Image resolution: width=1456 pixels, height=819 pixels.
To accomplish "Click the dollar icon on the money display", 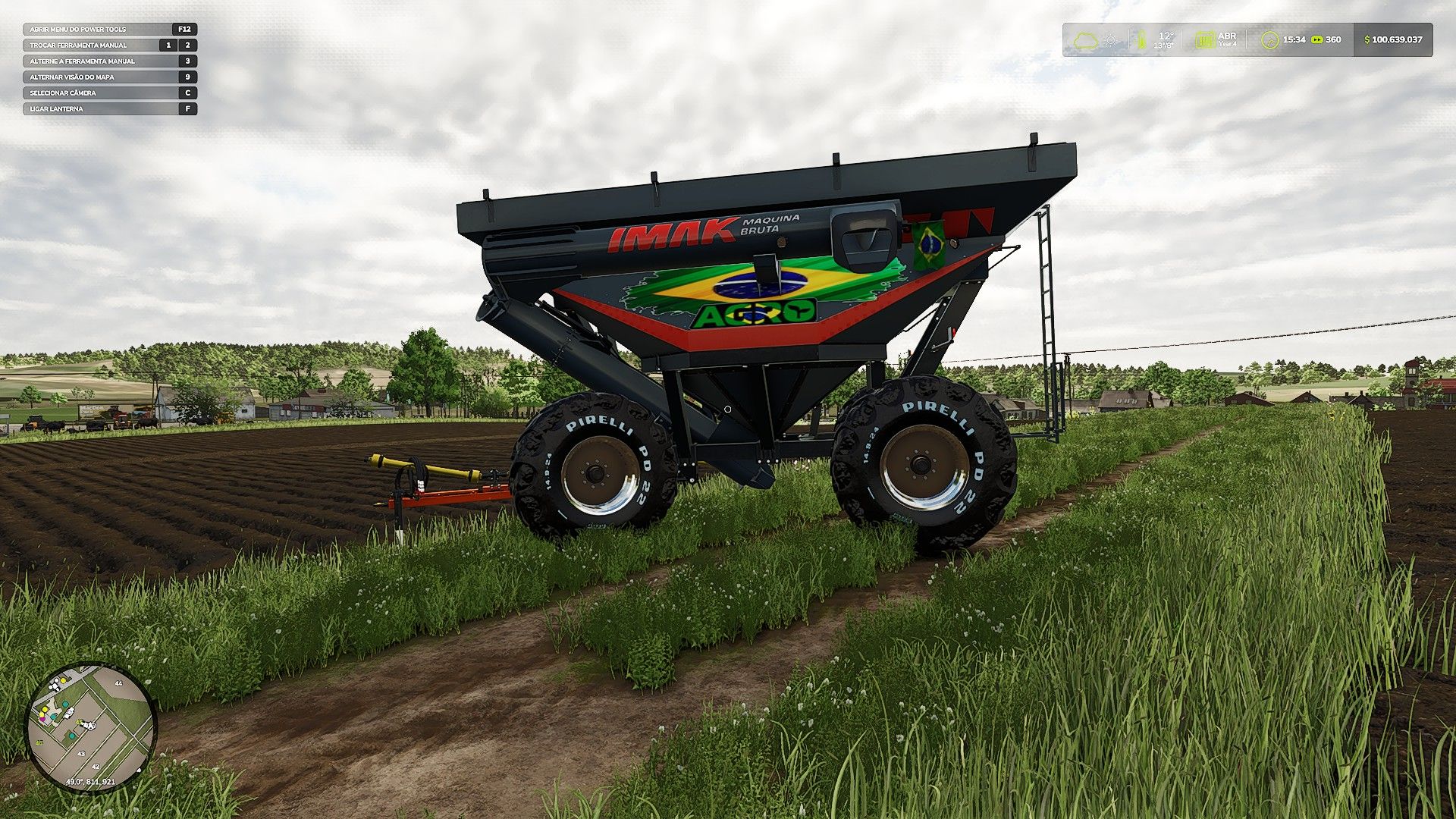I will tap(1367, 39).
